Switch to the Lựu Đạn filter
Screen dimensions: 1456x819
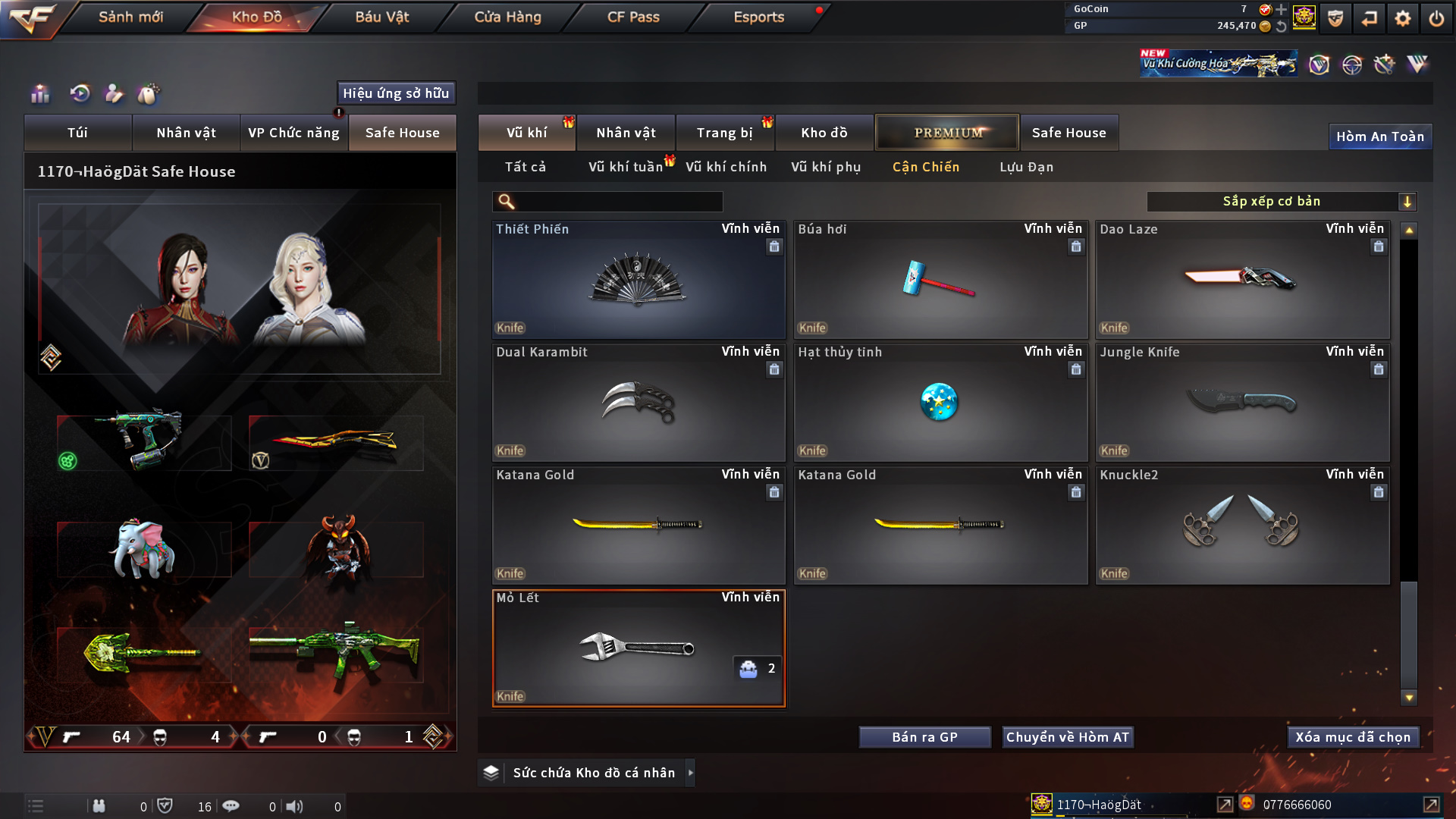pos(1026,167)
